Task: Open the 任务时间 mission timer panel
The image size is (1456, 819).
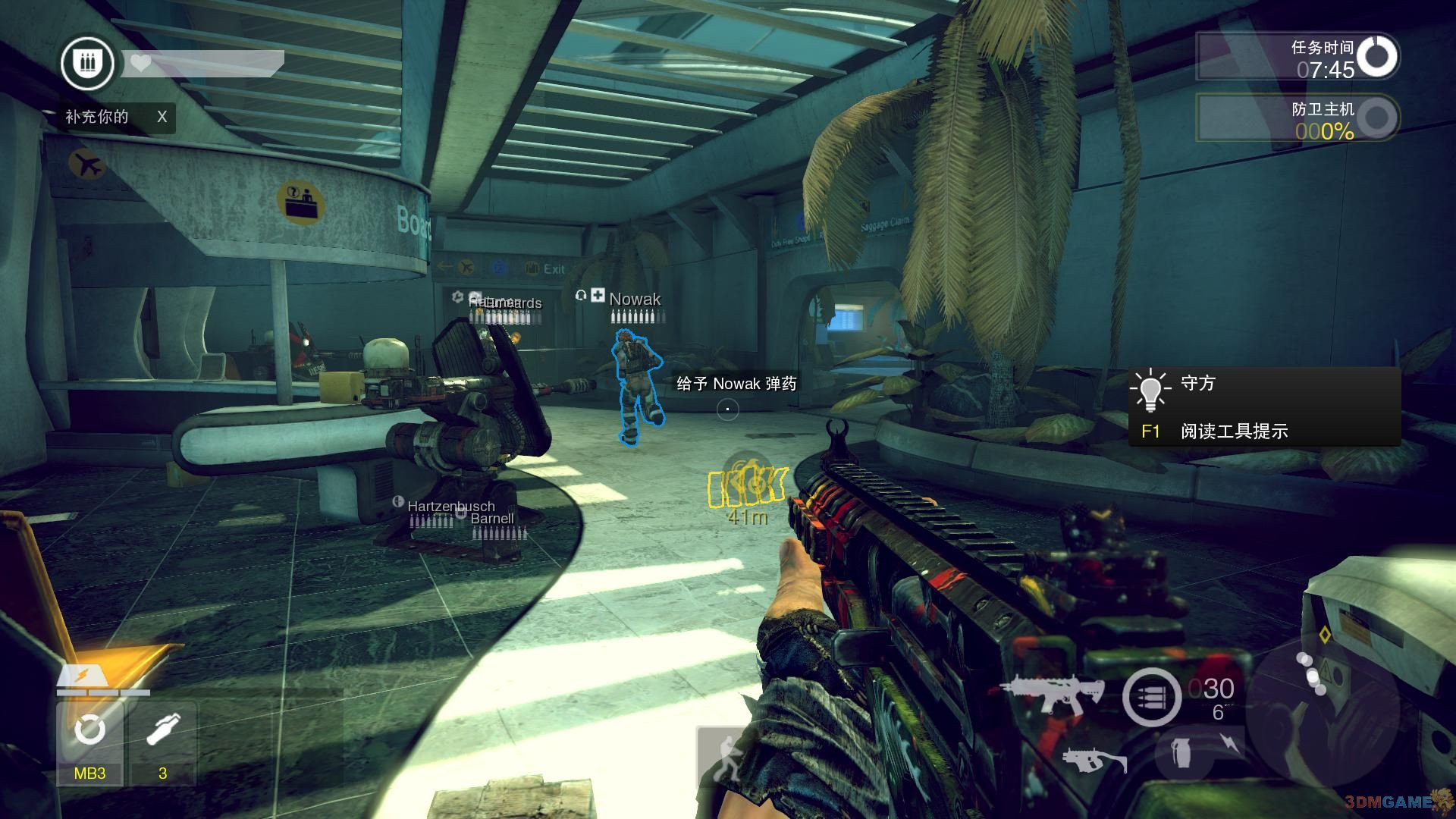Action: 1298,57
